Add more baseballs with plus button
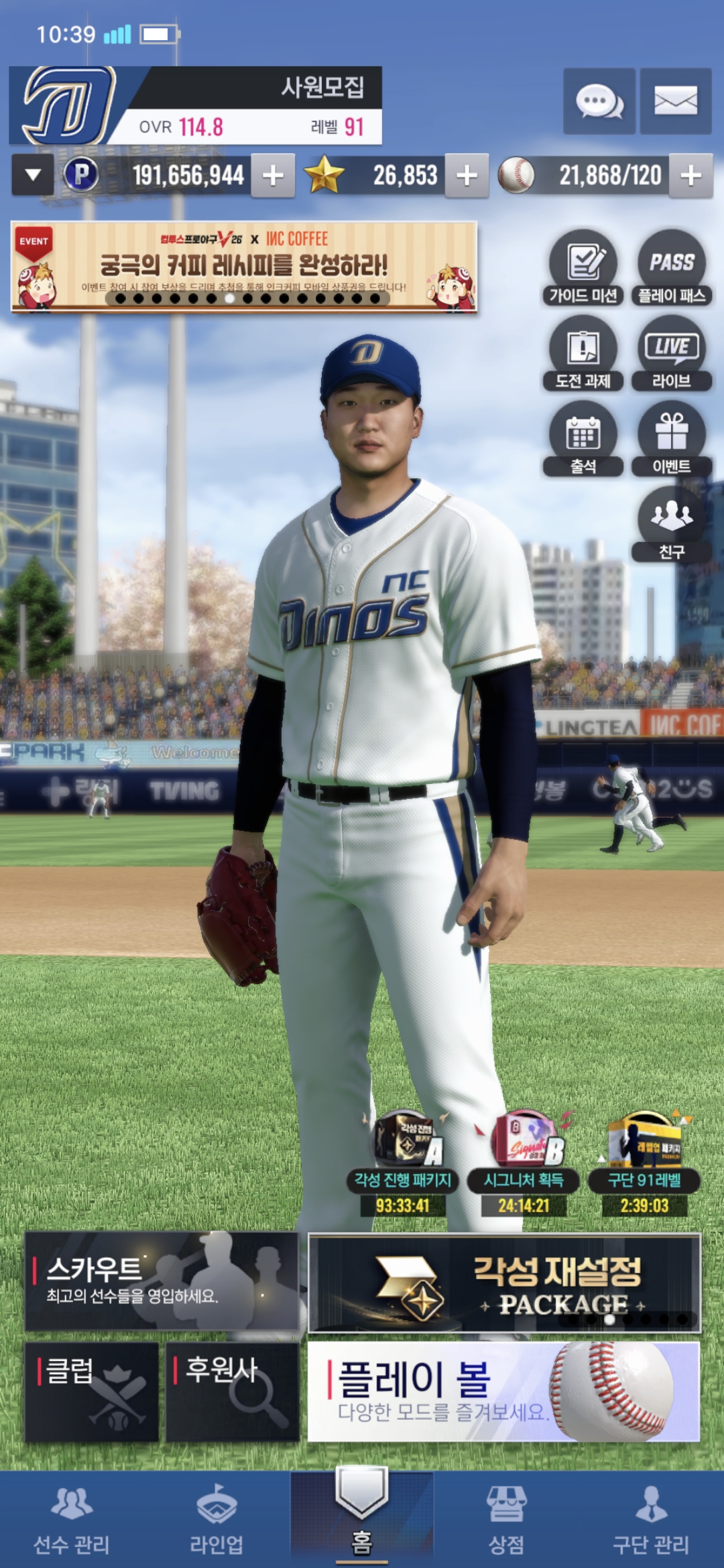The image size is (724, 1568). [x=690, y=176]
